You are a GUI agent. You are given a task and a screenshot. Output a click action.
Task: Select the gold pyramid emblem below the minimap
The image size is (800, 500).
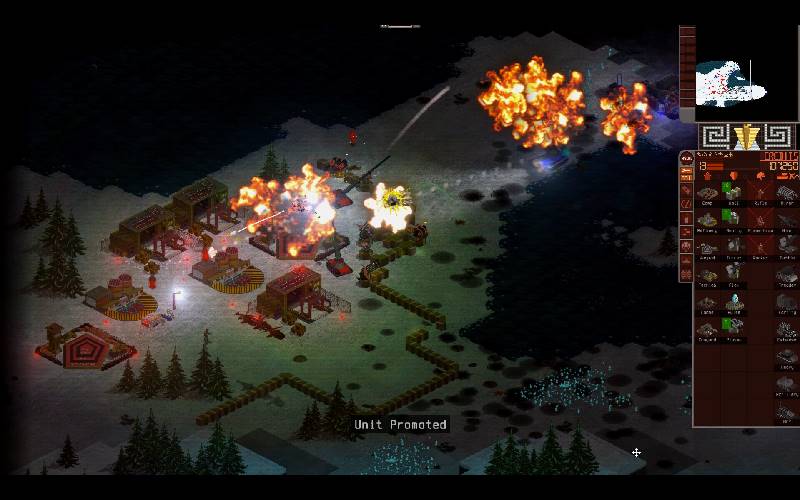click(x=745, y=136)
